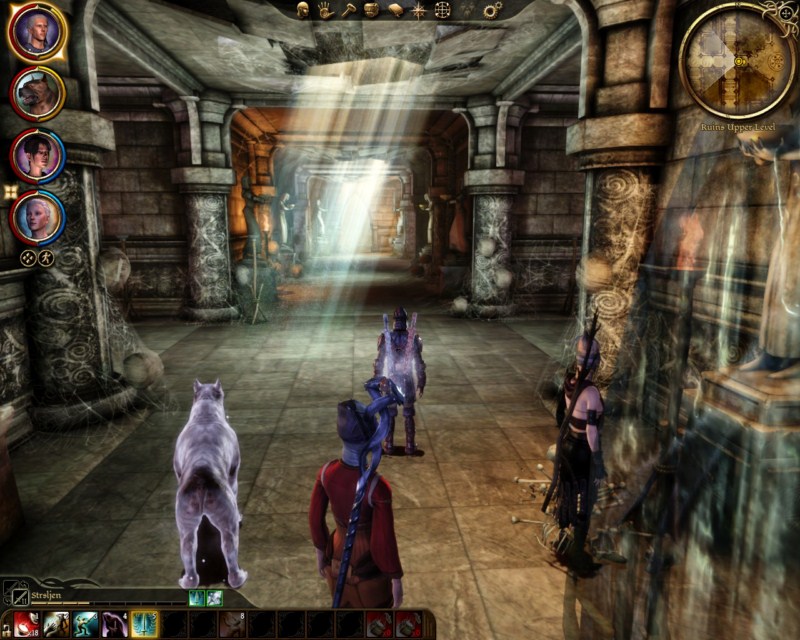This screenshot has height=640, width=800.
Task: Use the red health poultice quickbar slot
Action: [26, 625]
